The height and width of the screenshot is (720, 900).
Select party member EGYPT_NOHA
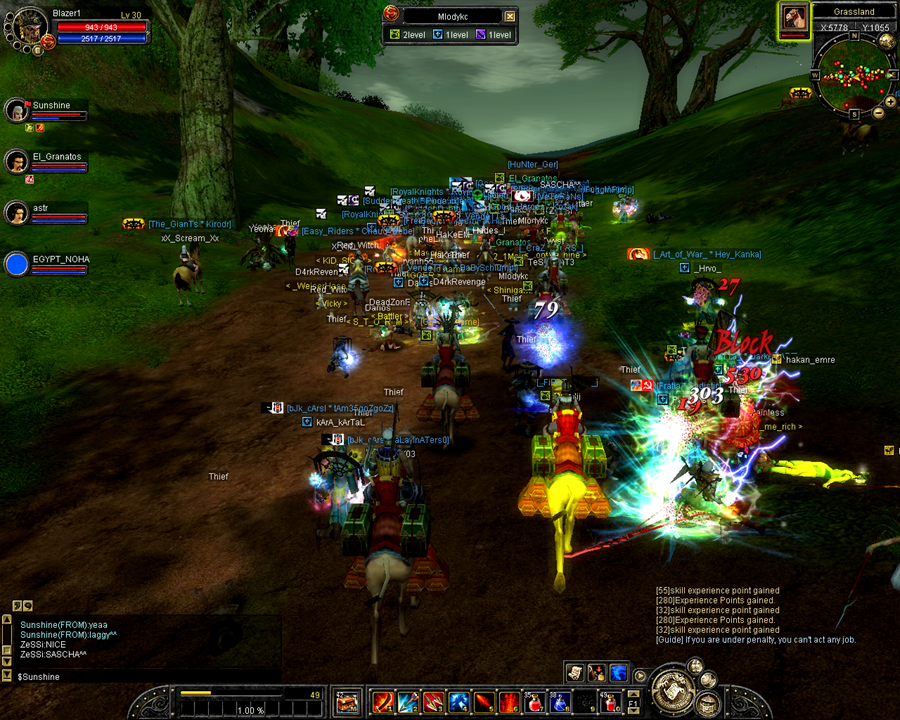point(16,264)
